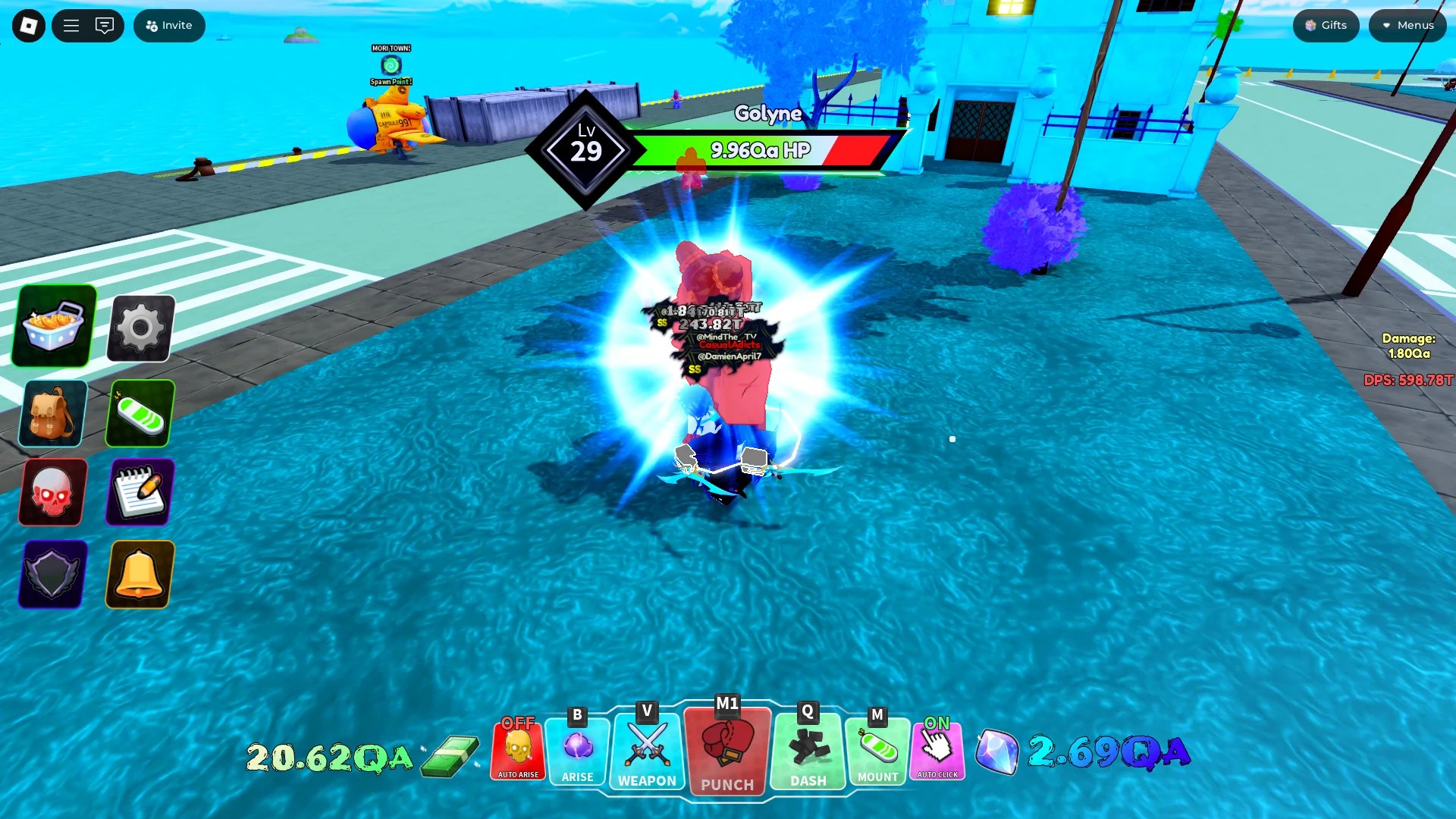Enable the Auto Arise toggle

(x=519, y=751)
